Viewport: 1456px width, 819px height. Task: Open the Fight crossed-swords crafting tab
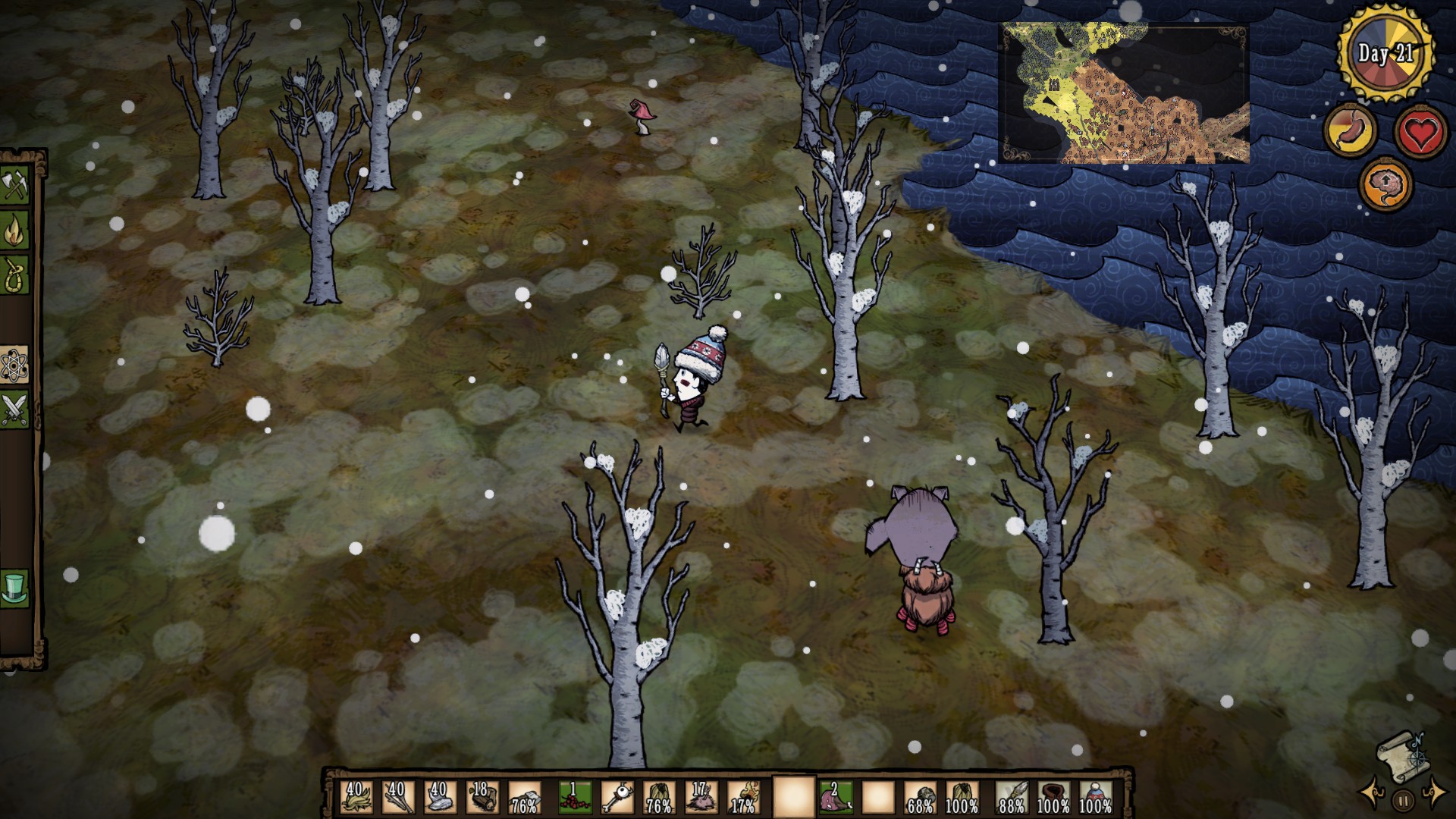tap(15, 409)
